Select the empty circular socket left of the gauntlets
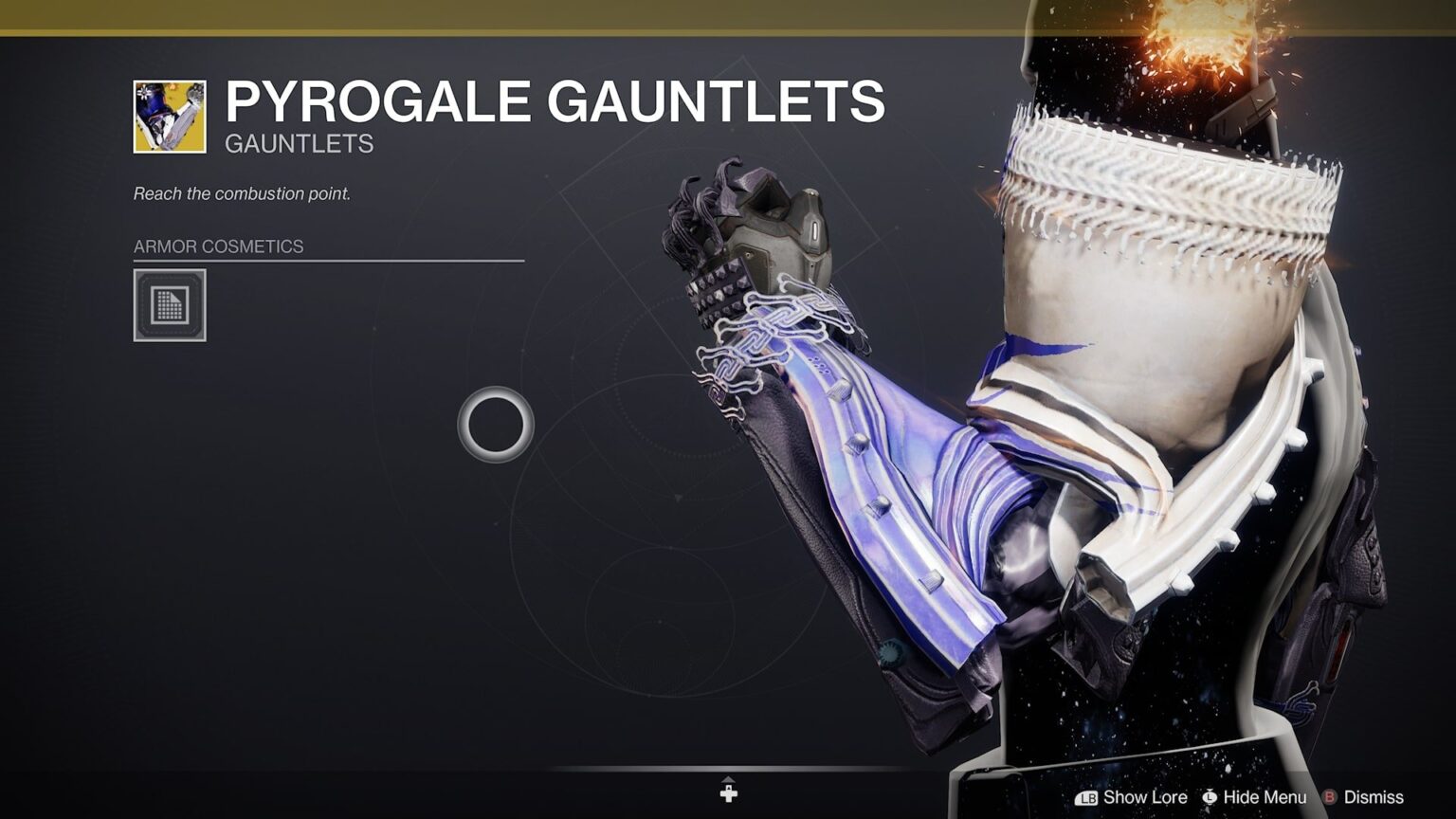This screenshot has width=1456, height=819. [x=497, y=426]
